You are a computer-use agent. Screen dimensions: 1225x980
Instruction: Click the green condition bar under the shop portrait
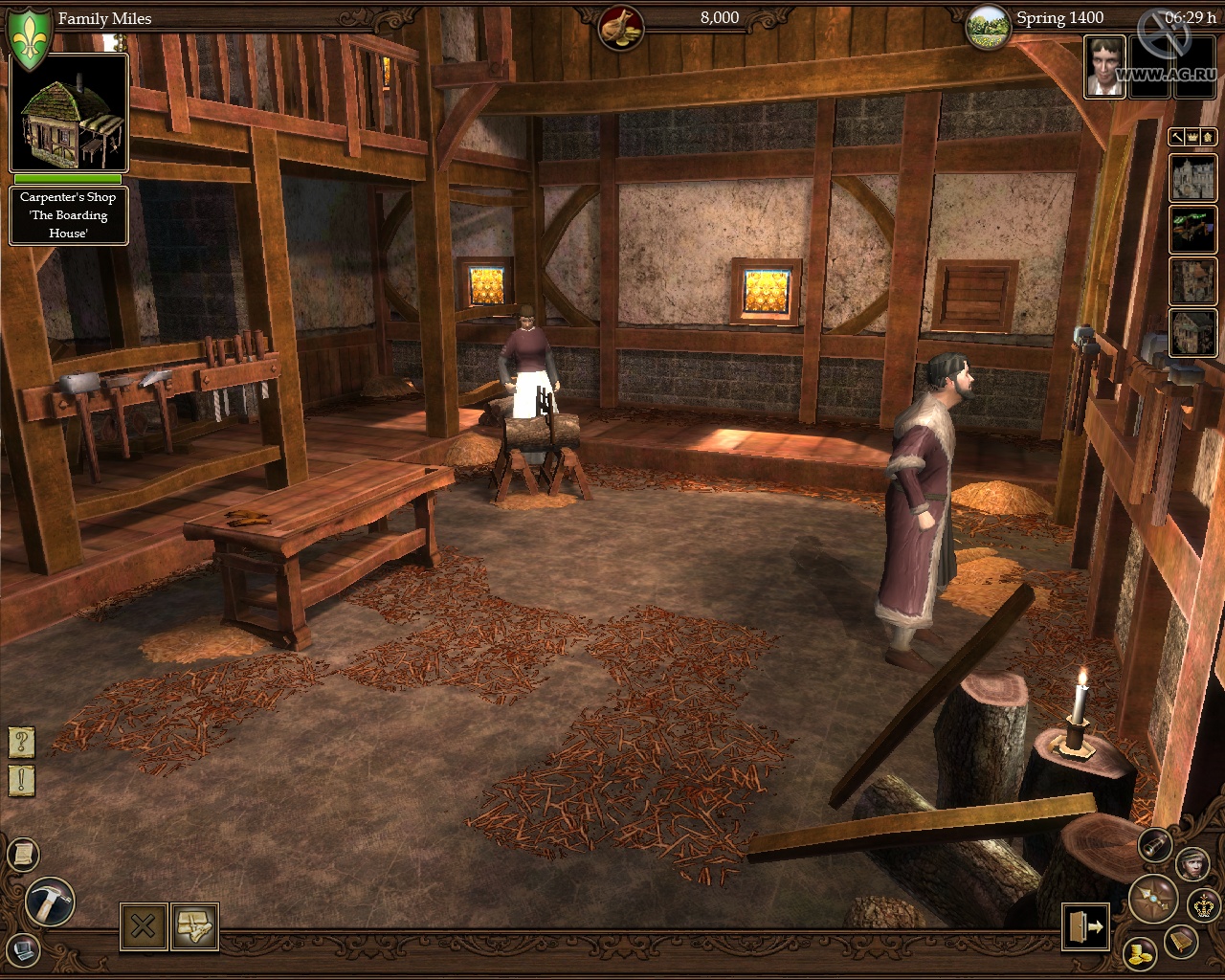pyautogui.click(x=67, y=182)
